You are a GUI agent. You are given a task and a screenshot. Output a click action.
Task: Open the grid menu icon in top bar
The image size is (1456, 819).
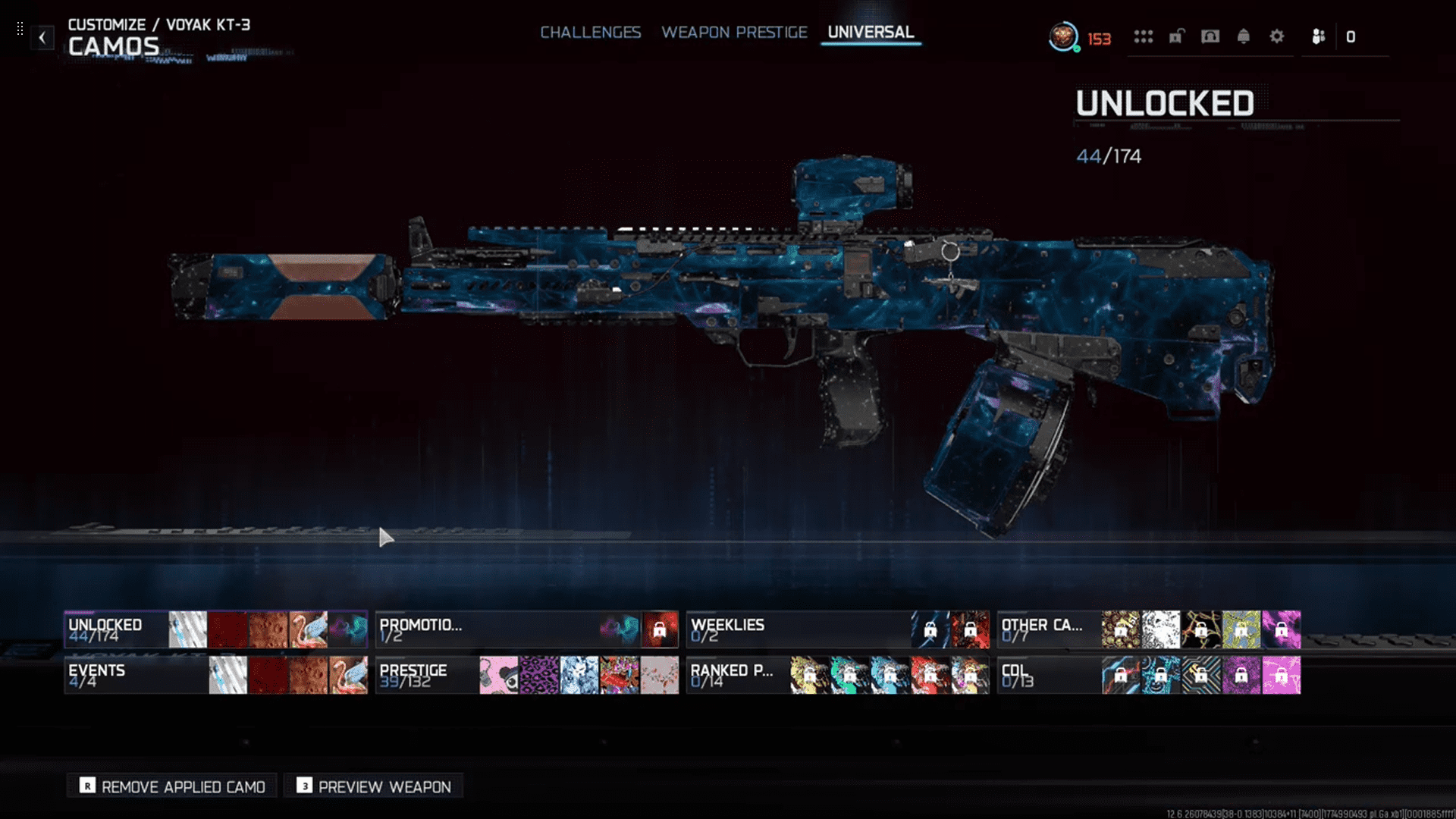[x=1144, y=36]
